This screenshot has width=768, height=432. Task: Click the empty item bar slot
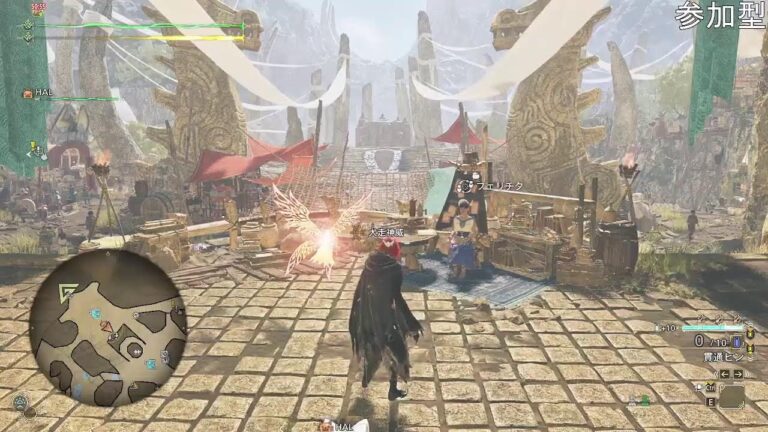click(x=731, y=397)
